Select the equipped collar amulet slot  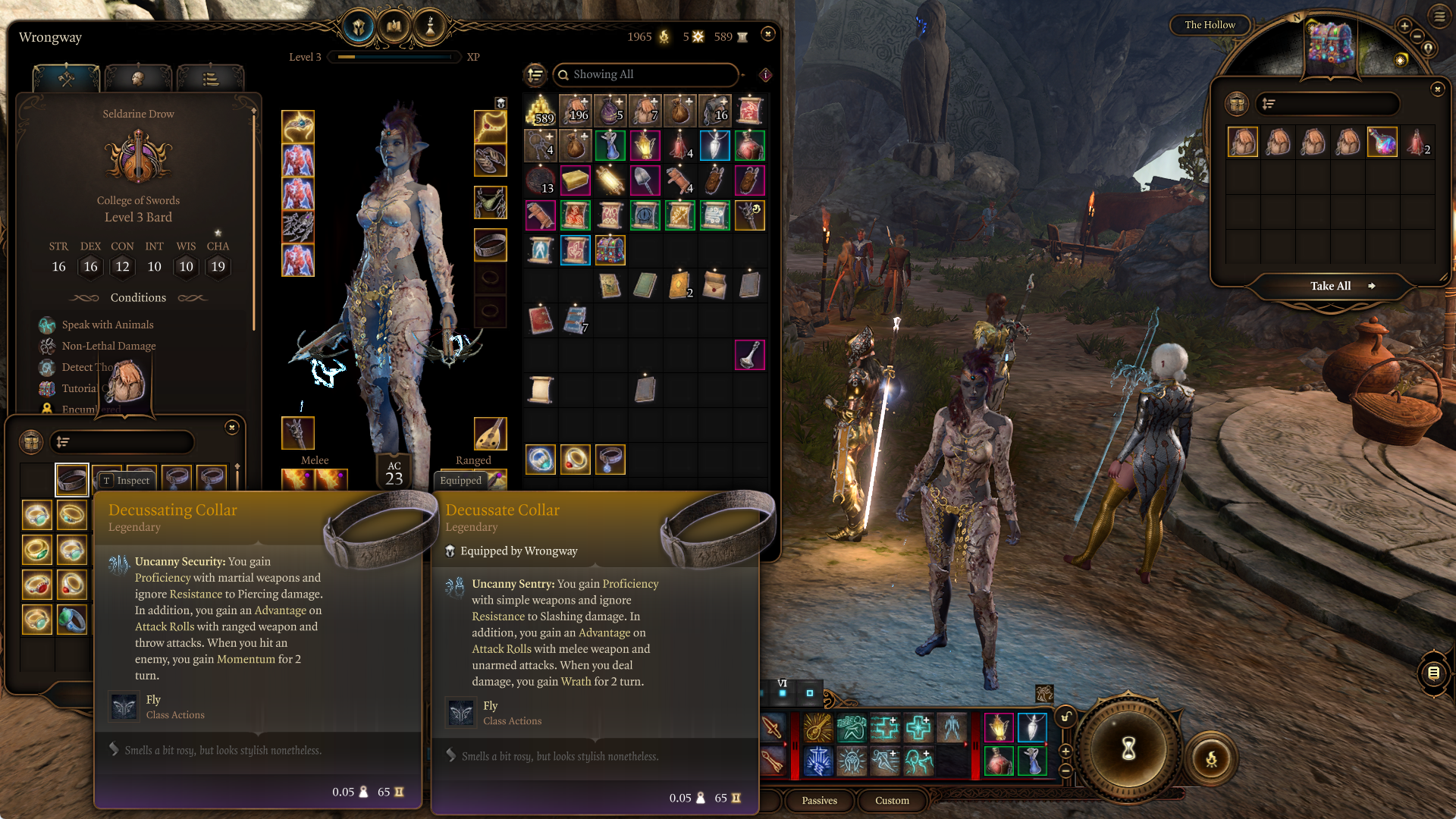(x=490, y=244)
